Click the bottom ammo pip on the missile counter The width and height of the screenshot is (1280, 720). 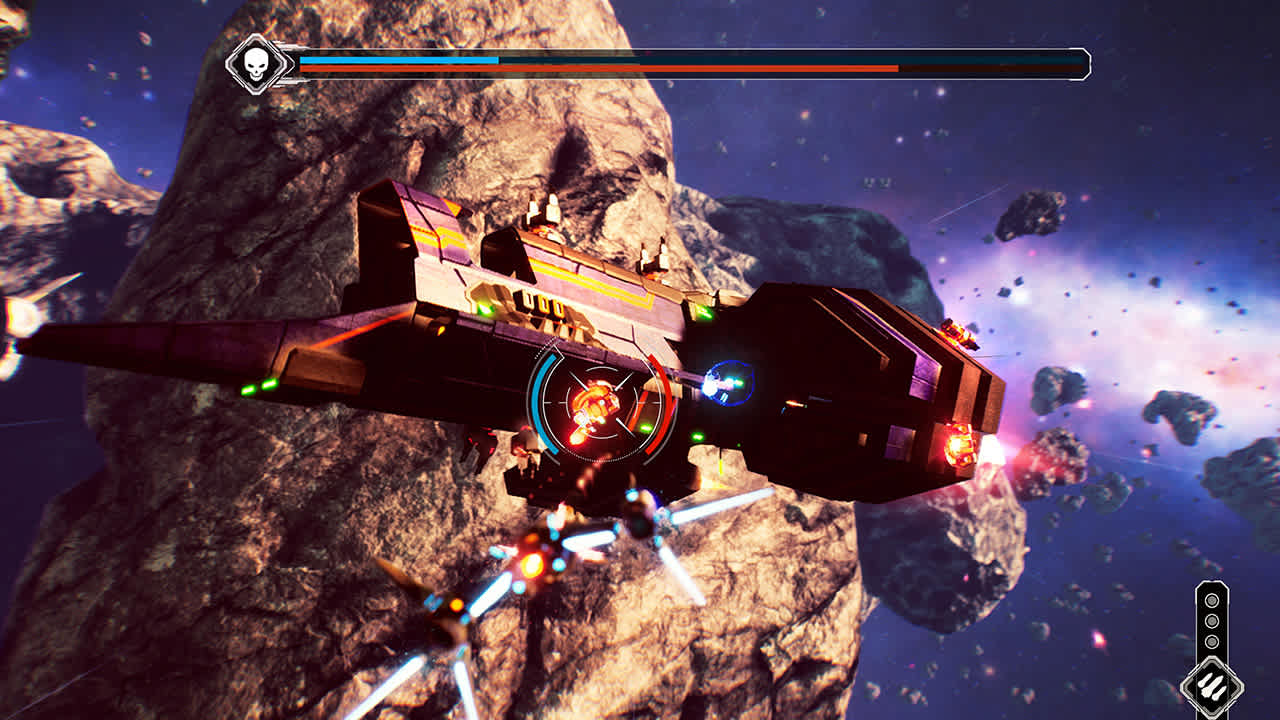coord(1212,643)
